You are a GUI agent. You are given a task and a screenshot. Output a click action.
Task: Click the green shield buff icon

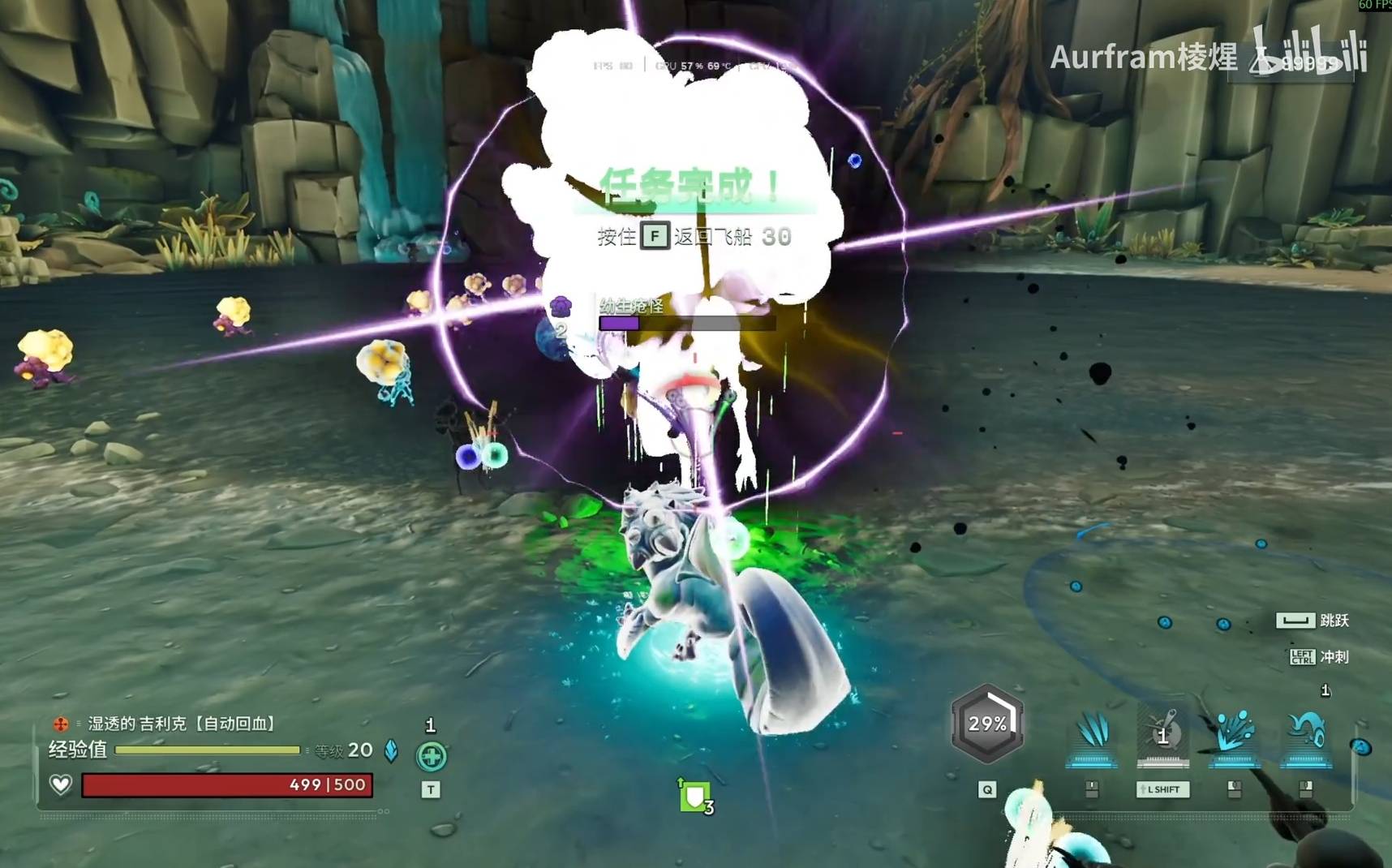click(x=694, y=797)
